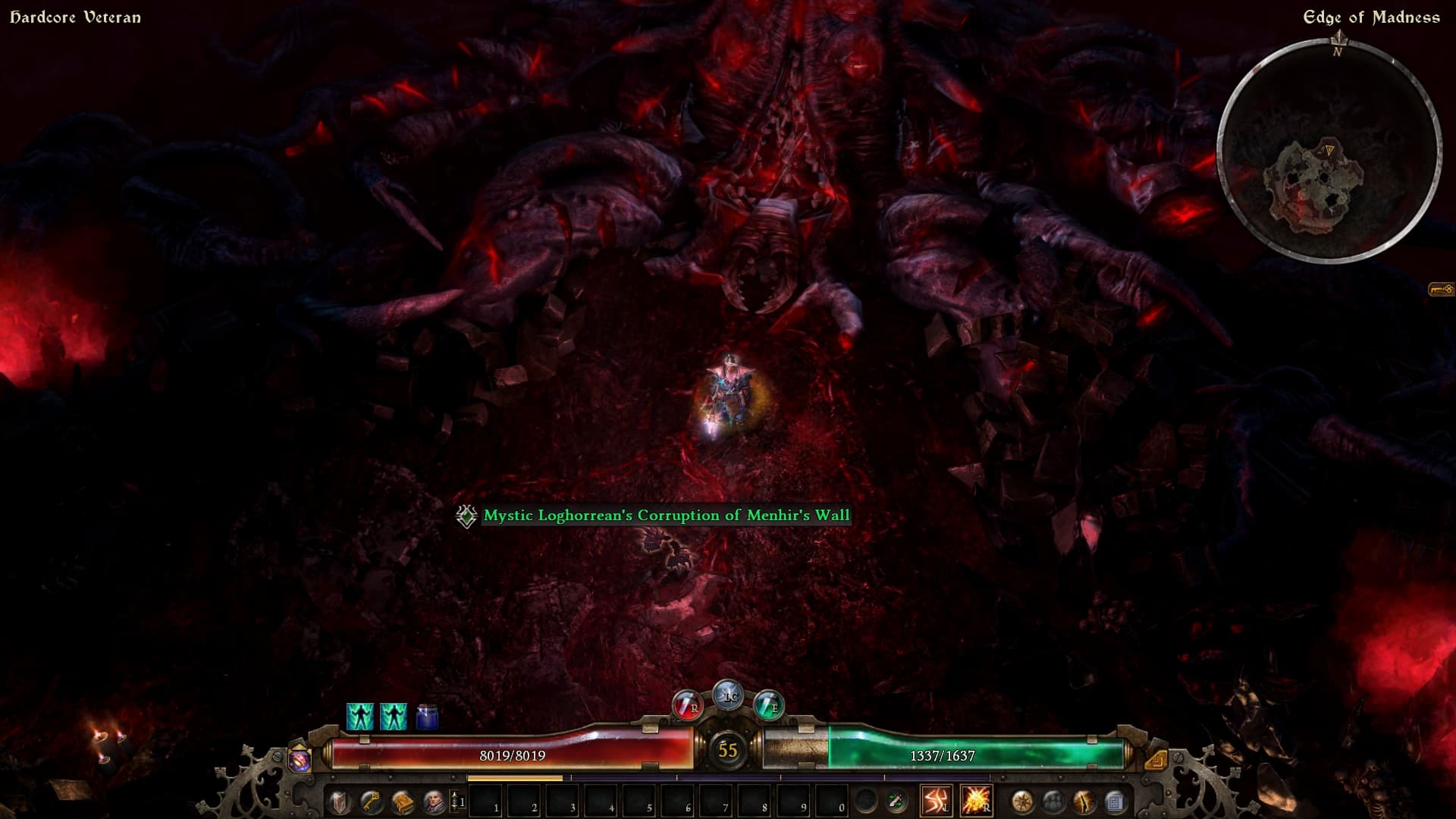1456x819 pixels.
Task: Click the gem-and-ring icon beside health bar
Action: (300, 759)
